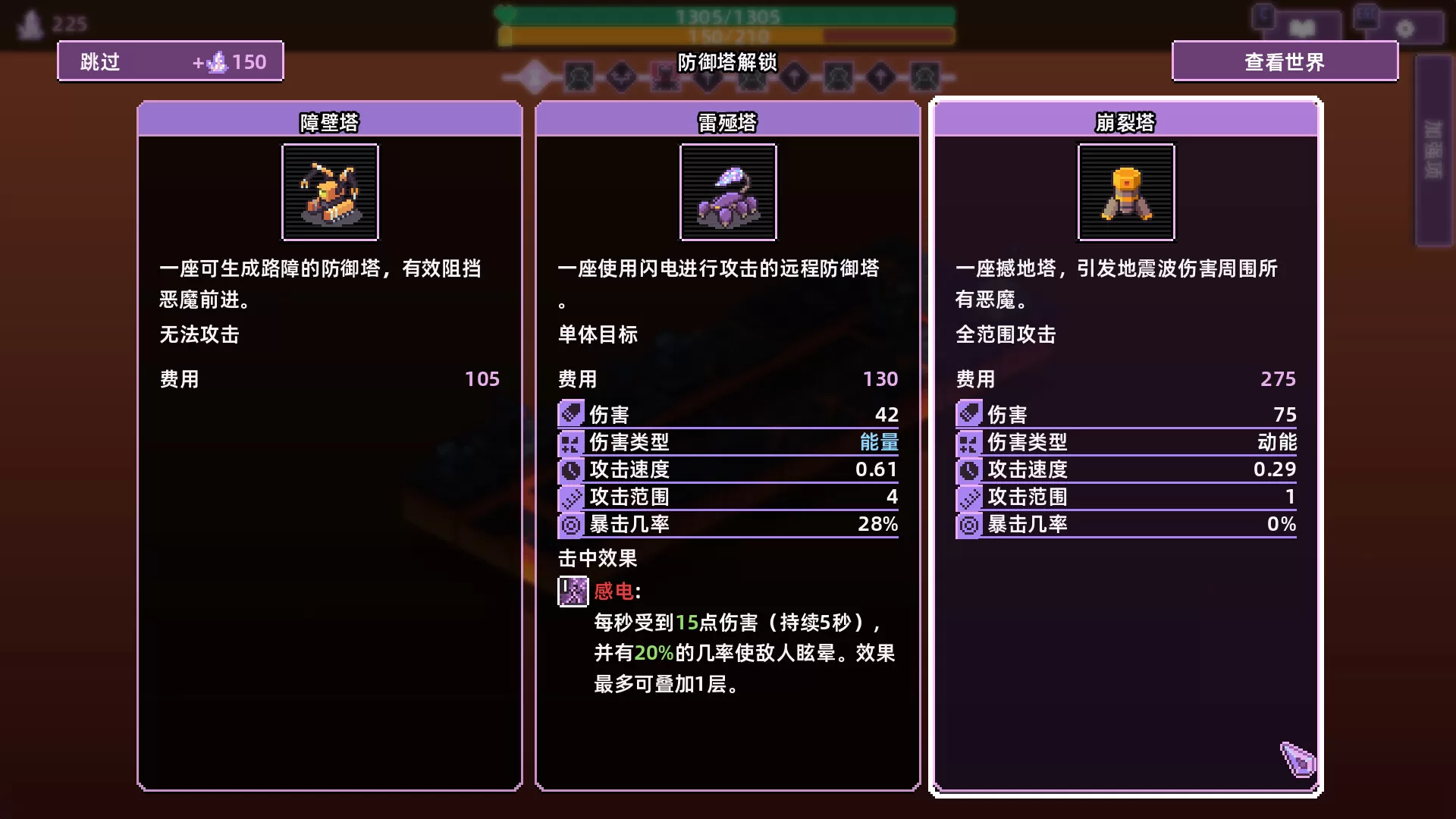Click the 查看世界 view world button
The image size is (1456, 819).
[x=1285, y=61]
